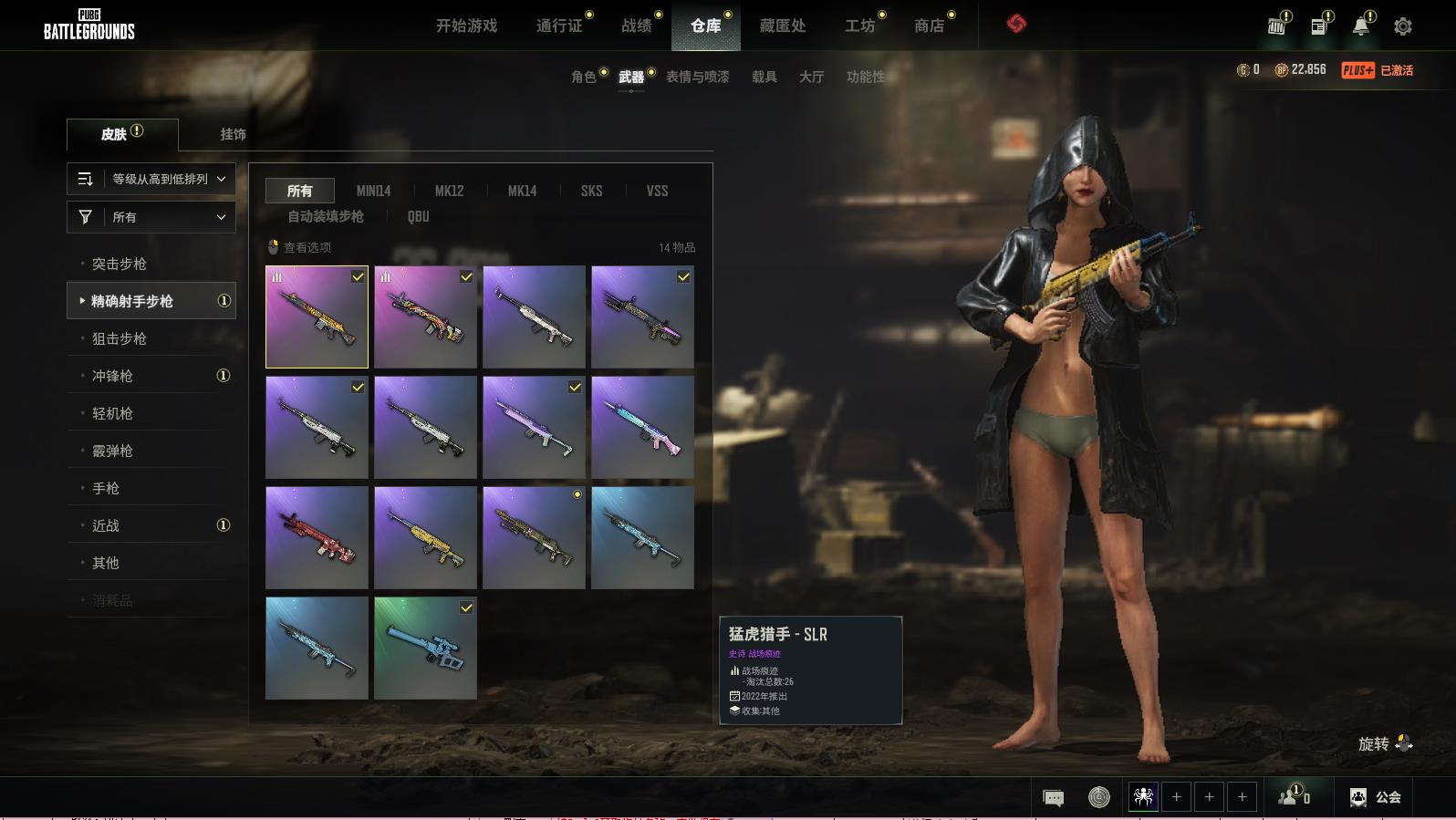Open the 公会 guild button

click(x=1376, y=797)
